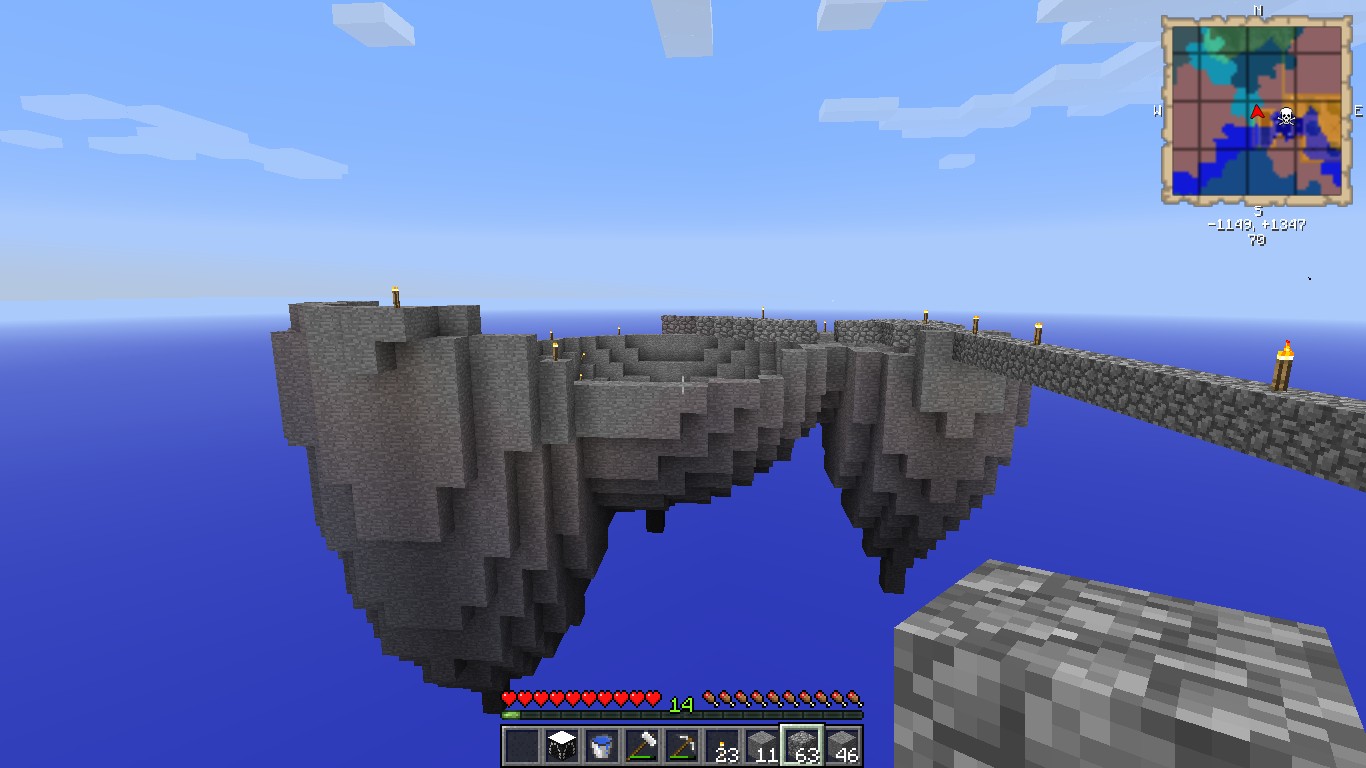Equip the white-headed hammer tool
This screenshot has height=768, width=1366.
[642, 746]
